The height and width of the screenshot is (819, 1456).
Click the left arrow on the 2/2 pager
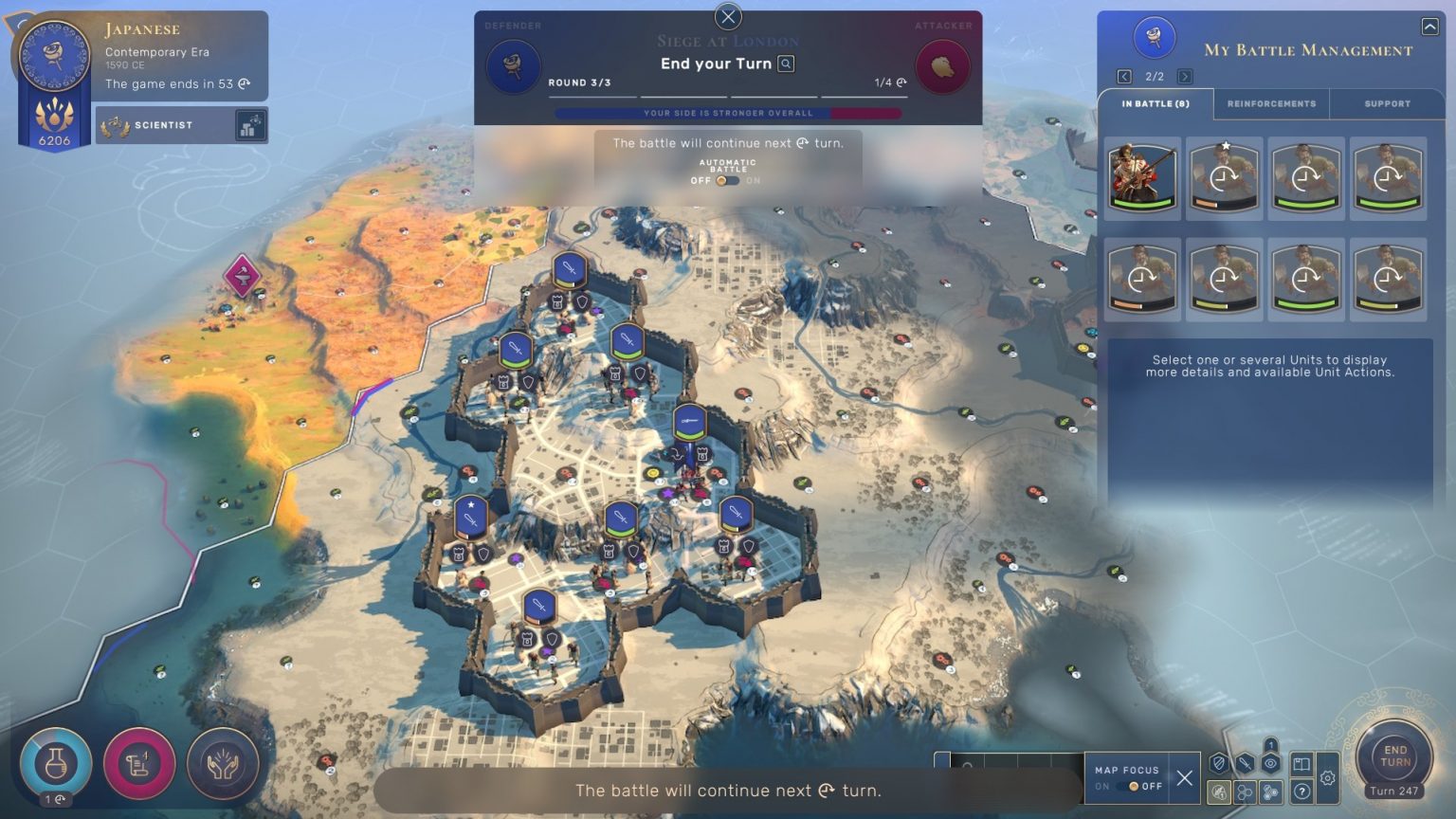[1124, 75]
